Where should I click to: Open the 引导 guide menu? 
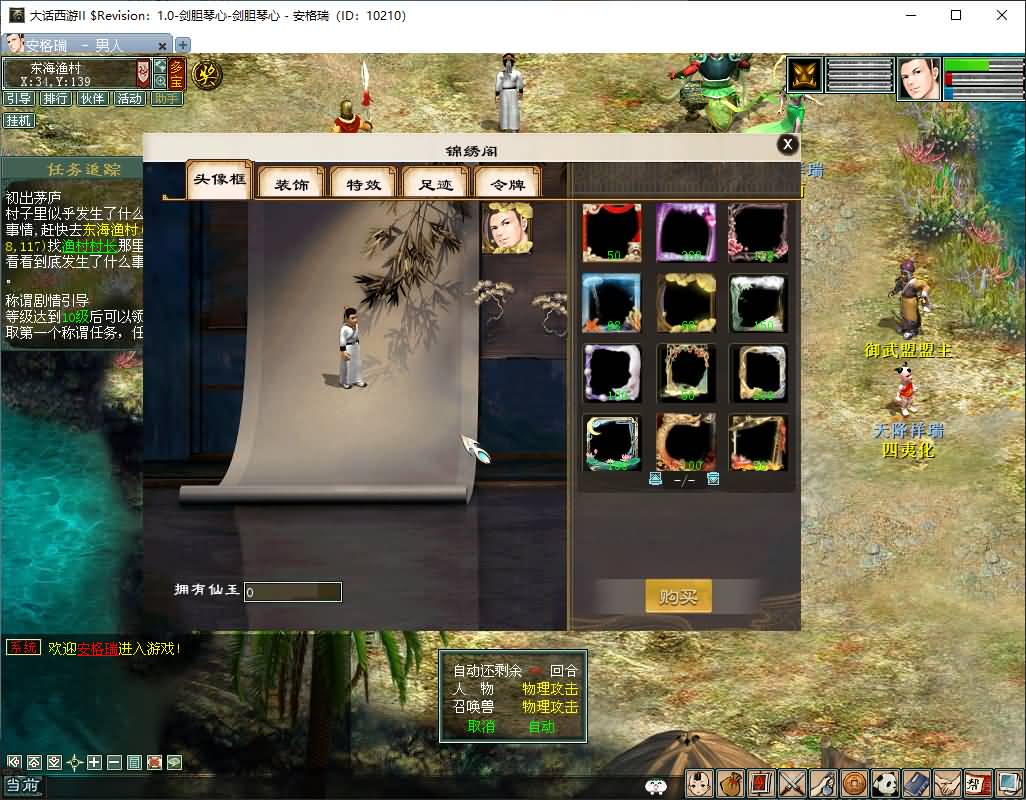coord(18,99)
